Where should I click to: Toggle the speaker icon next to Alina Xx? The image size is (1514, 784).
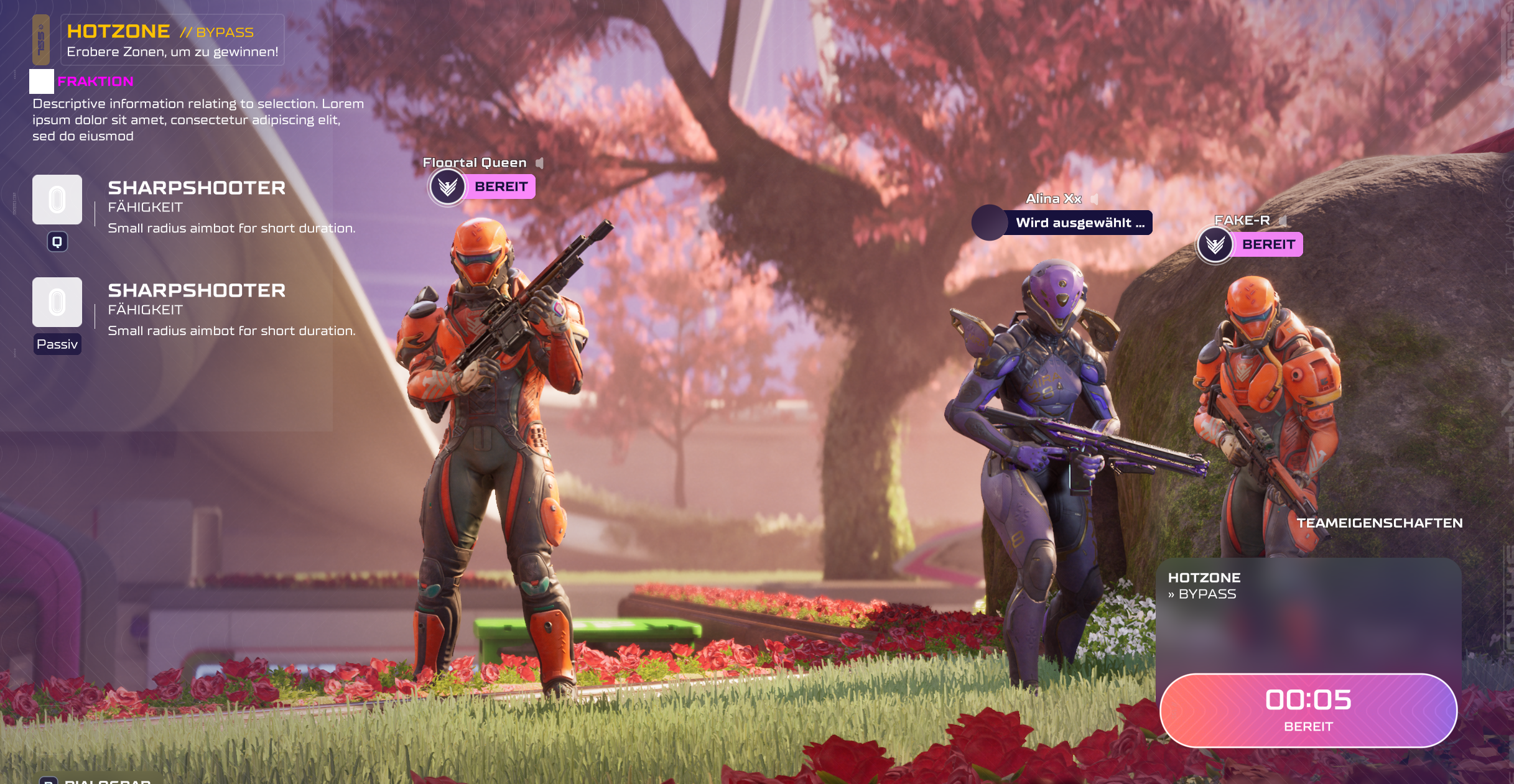coord(1094,199)
